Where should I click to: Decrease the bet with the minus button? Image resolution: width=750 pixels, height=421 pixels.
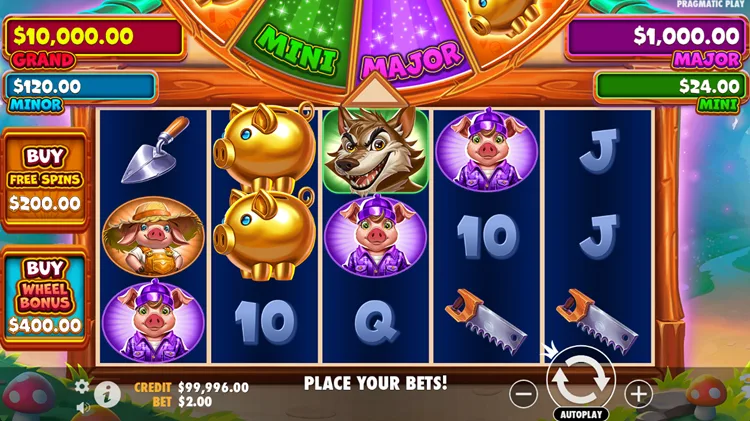coord(523,393)
